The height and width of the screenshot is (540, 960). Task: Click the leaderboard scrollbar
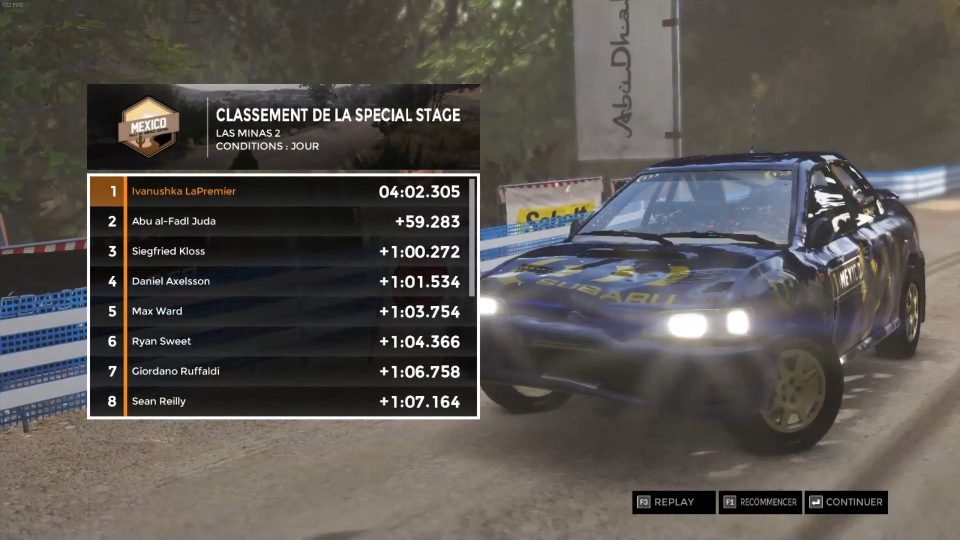[472, 210]
